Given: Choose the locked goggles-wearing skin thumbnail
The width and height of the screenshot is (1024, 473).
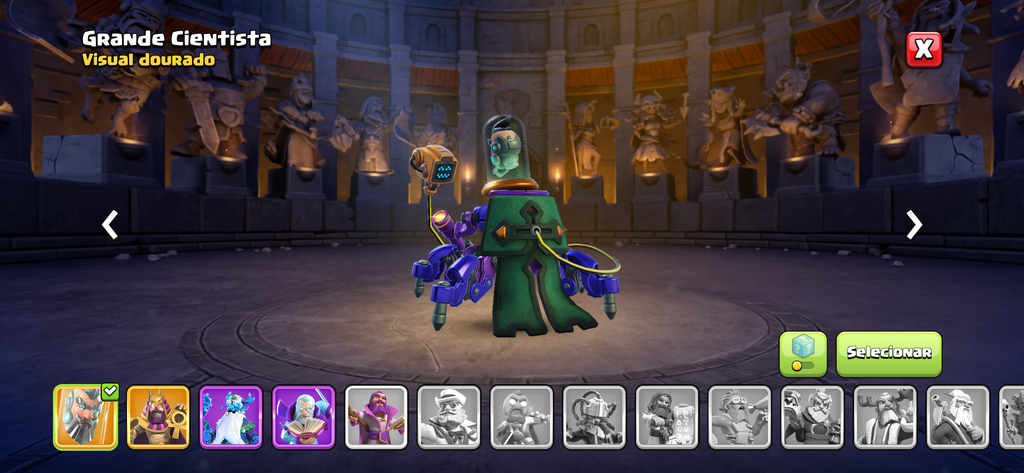Looking at the screenshot, I should (740, 416).
